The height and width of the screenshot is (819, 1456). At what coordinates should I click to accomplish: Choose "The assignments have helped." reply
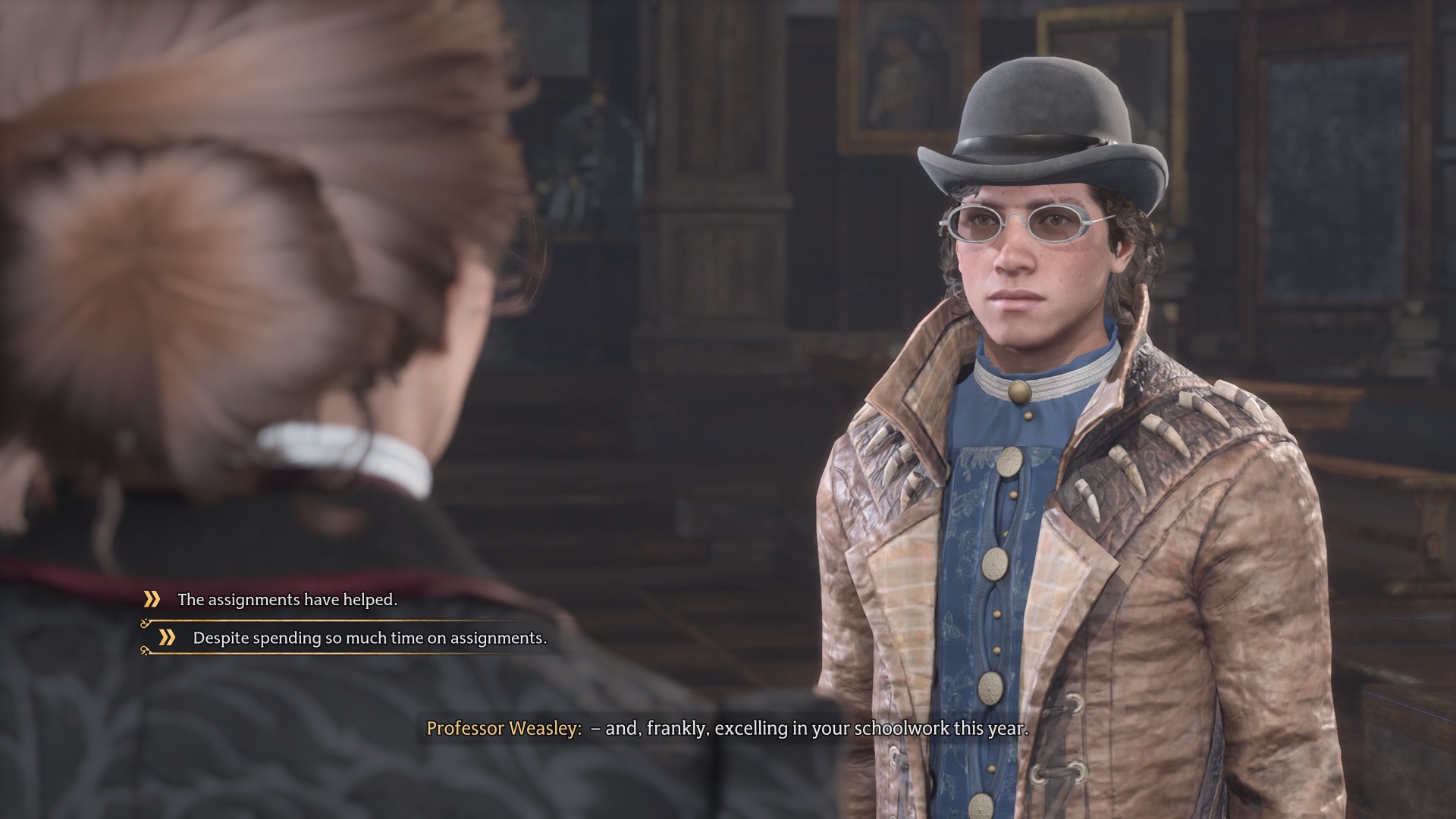(287, 600)
